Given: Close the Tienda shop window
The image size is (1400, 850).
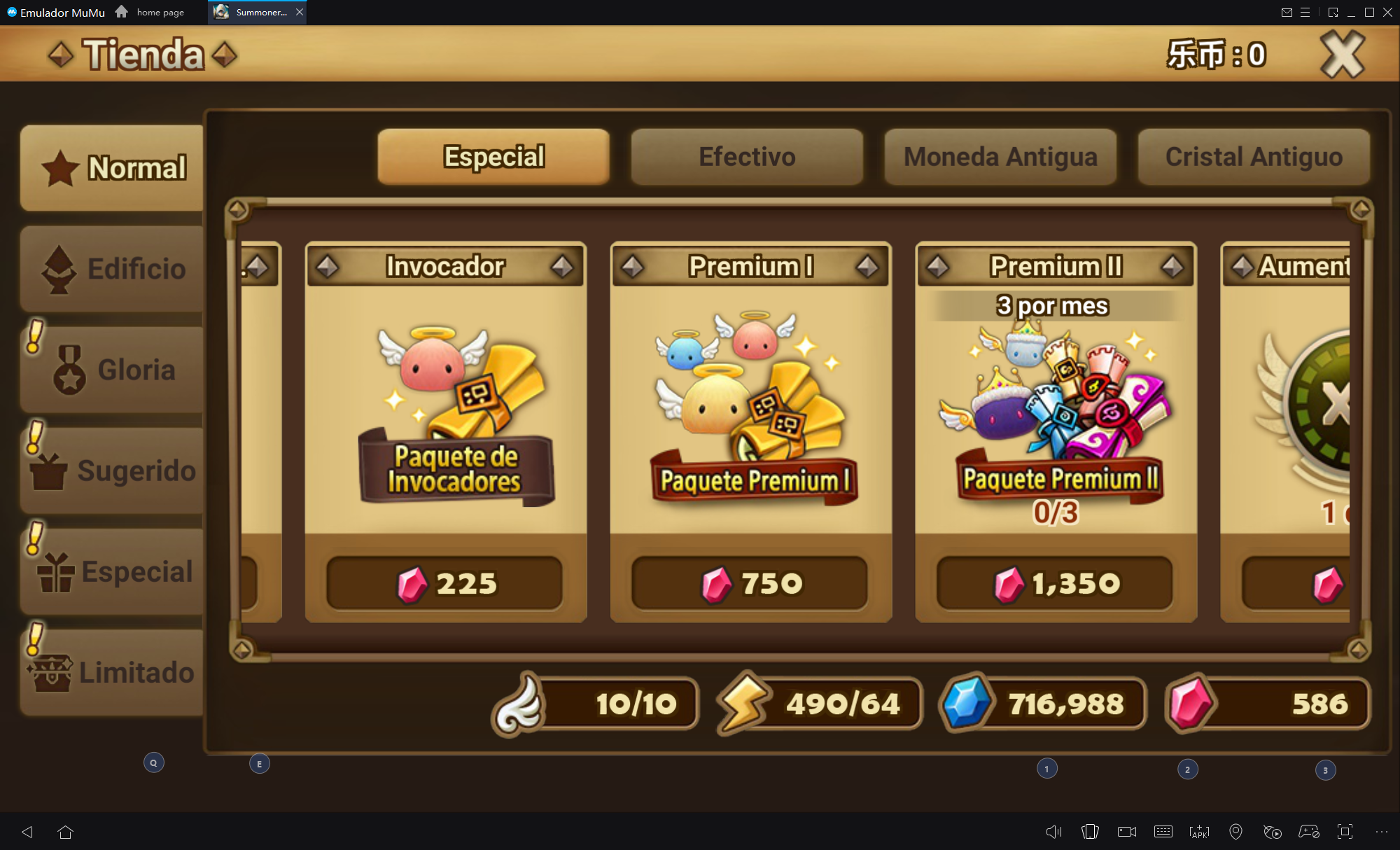Looking at the screenshot, I should point(1342,55).
